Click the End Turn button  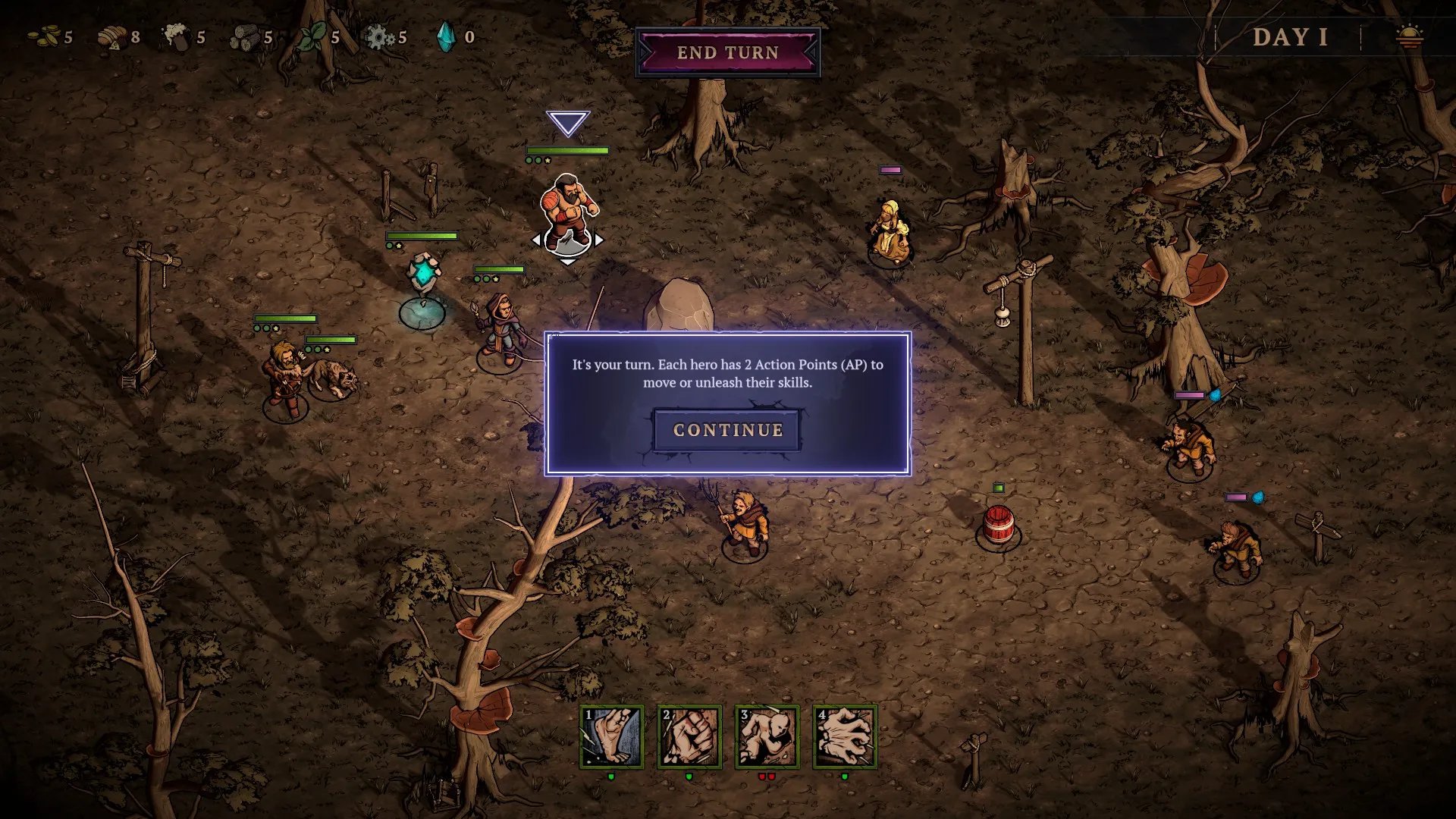pyautogui.click(x=727, y=52)
